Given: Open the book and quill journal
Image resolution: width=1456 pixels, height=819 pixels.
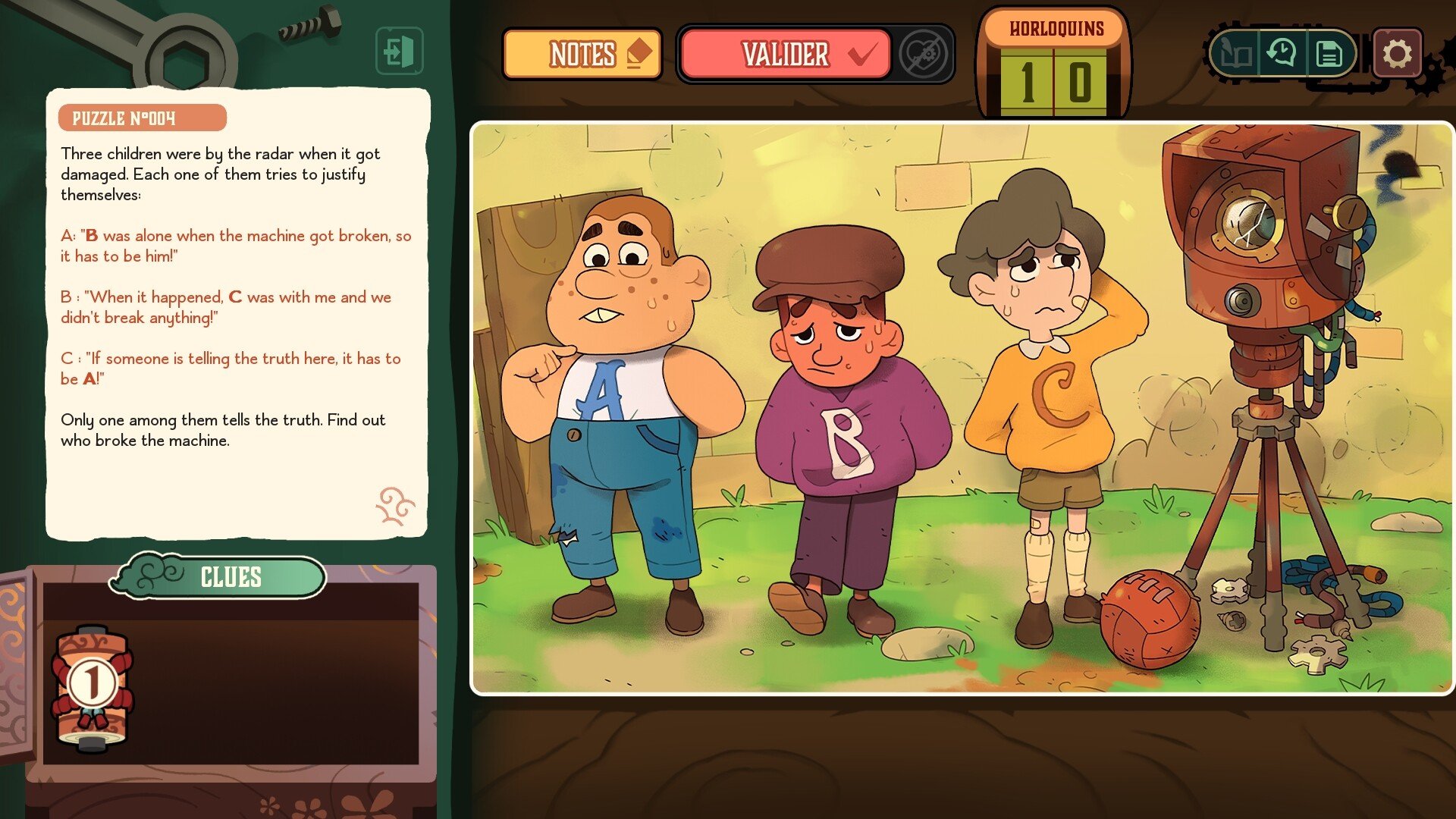Looking at the screenshot, I should click(1235, 54).
